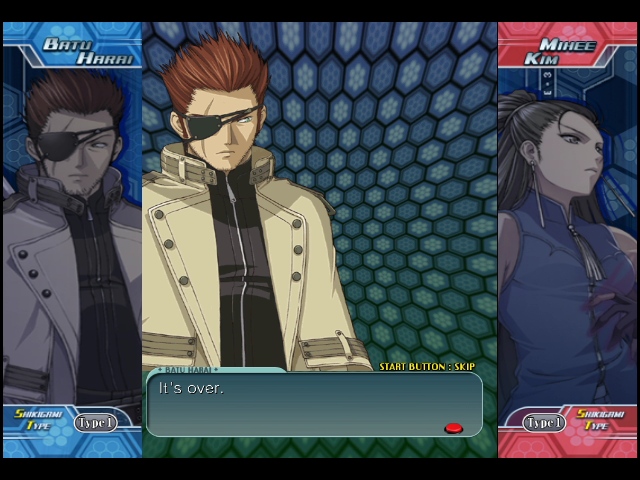Choose the Batu Harai character panel
640x480 pixels.
tap(71, 230)
